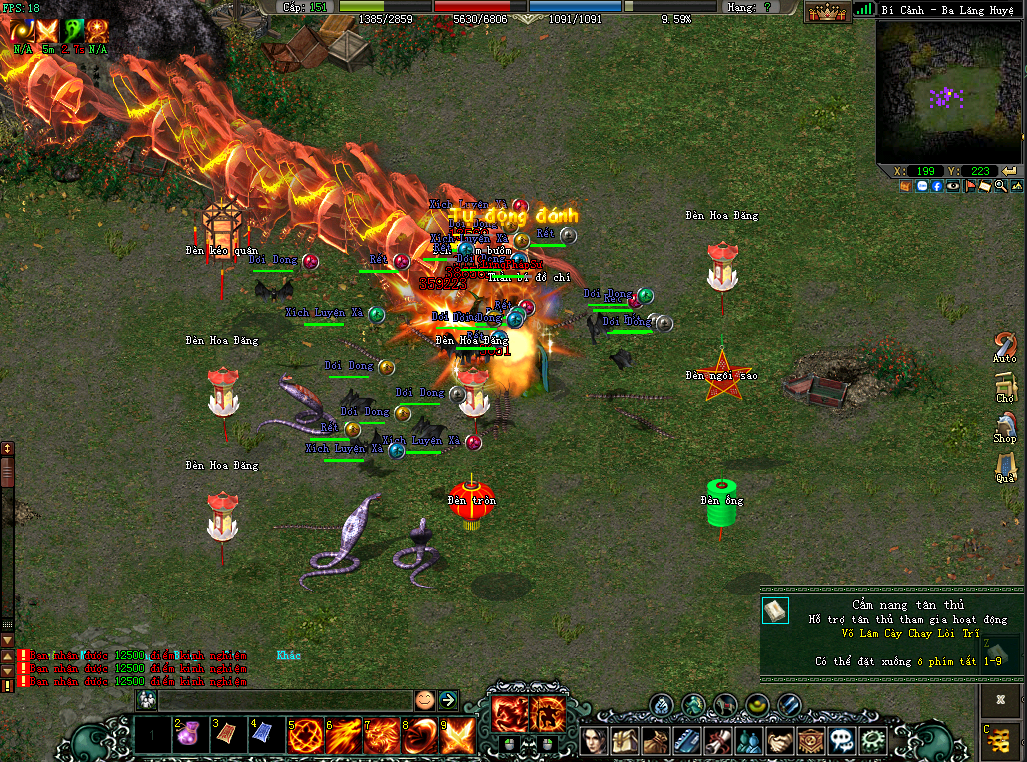This screenshot has height=762, width=1027.
Task: Open the skull icon in bottom menu
Action: 841,741
